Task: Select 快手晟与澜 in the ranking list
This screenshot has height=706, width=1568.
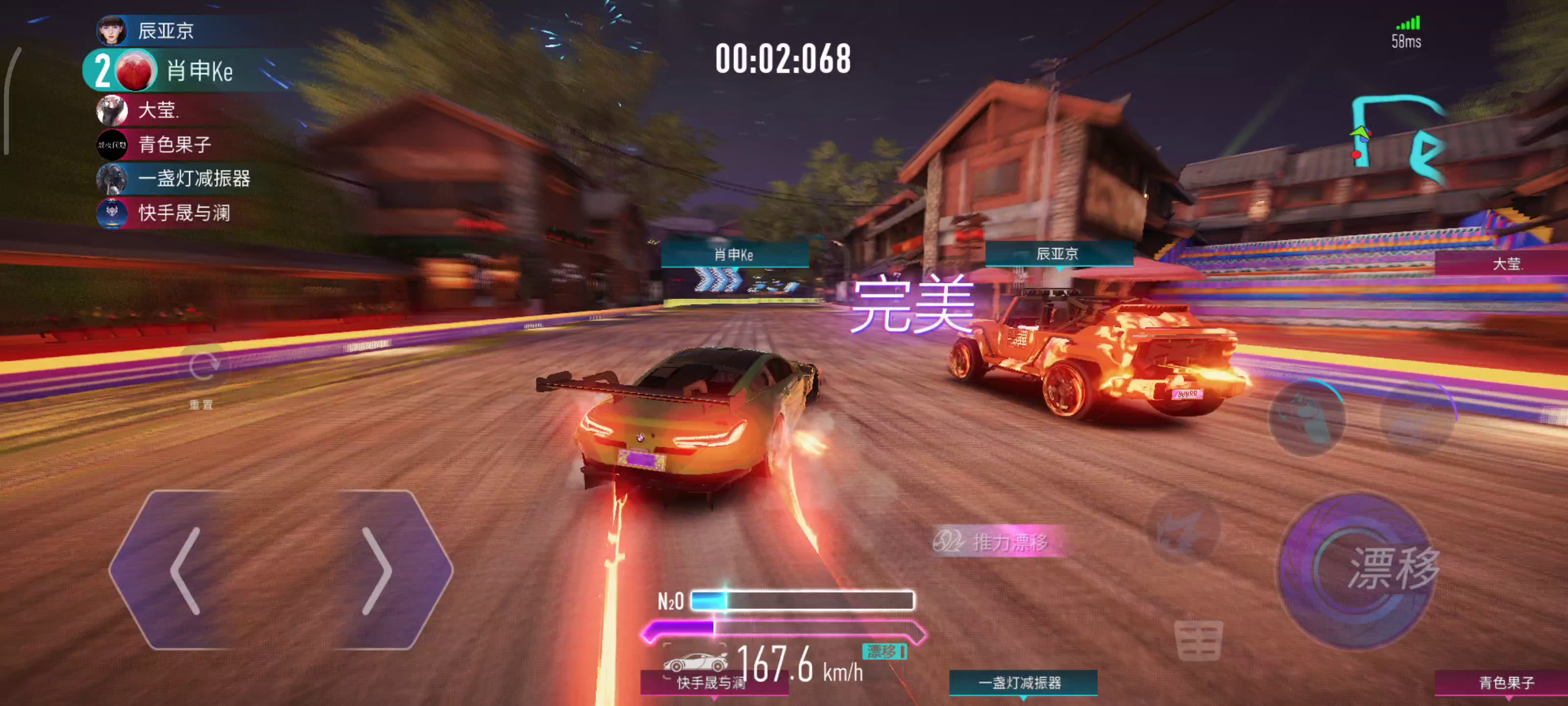Action: 184,213
